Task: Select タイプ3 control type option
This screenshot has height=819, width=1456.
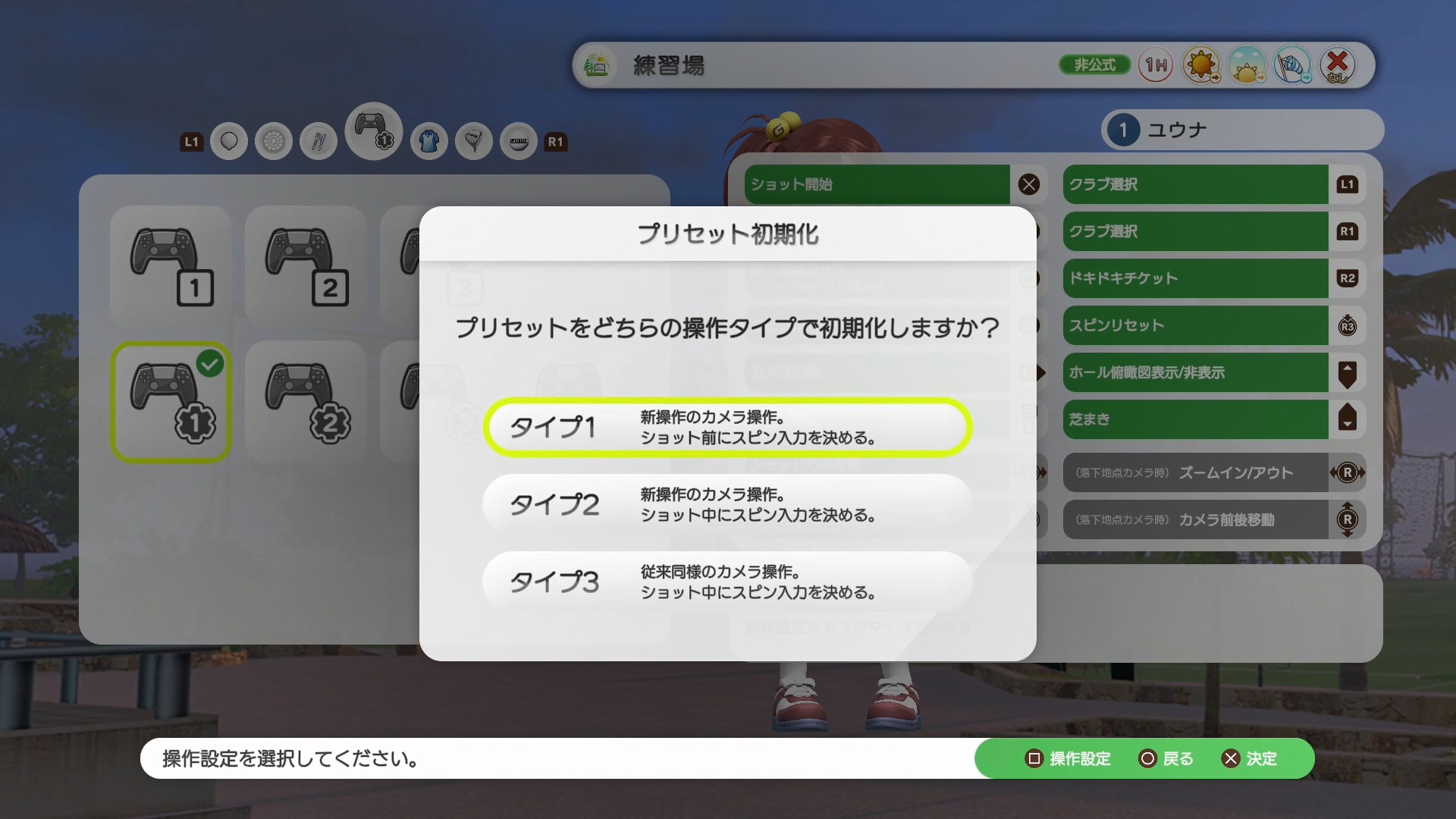Action: coord(726,582)
